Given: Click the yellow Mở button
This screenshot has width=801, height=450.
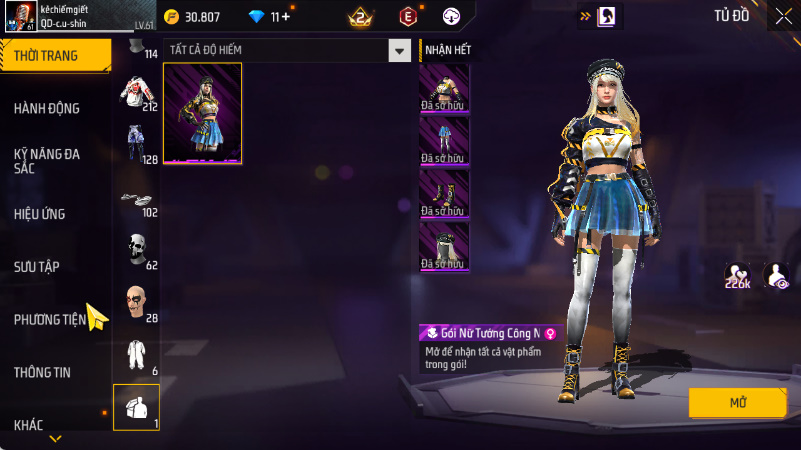Looking at the screenshot, I should point(737,402).
